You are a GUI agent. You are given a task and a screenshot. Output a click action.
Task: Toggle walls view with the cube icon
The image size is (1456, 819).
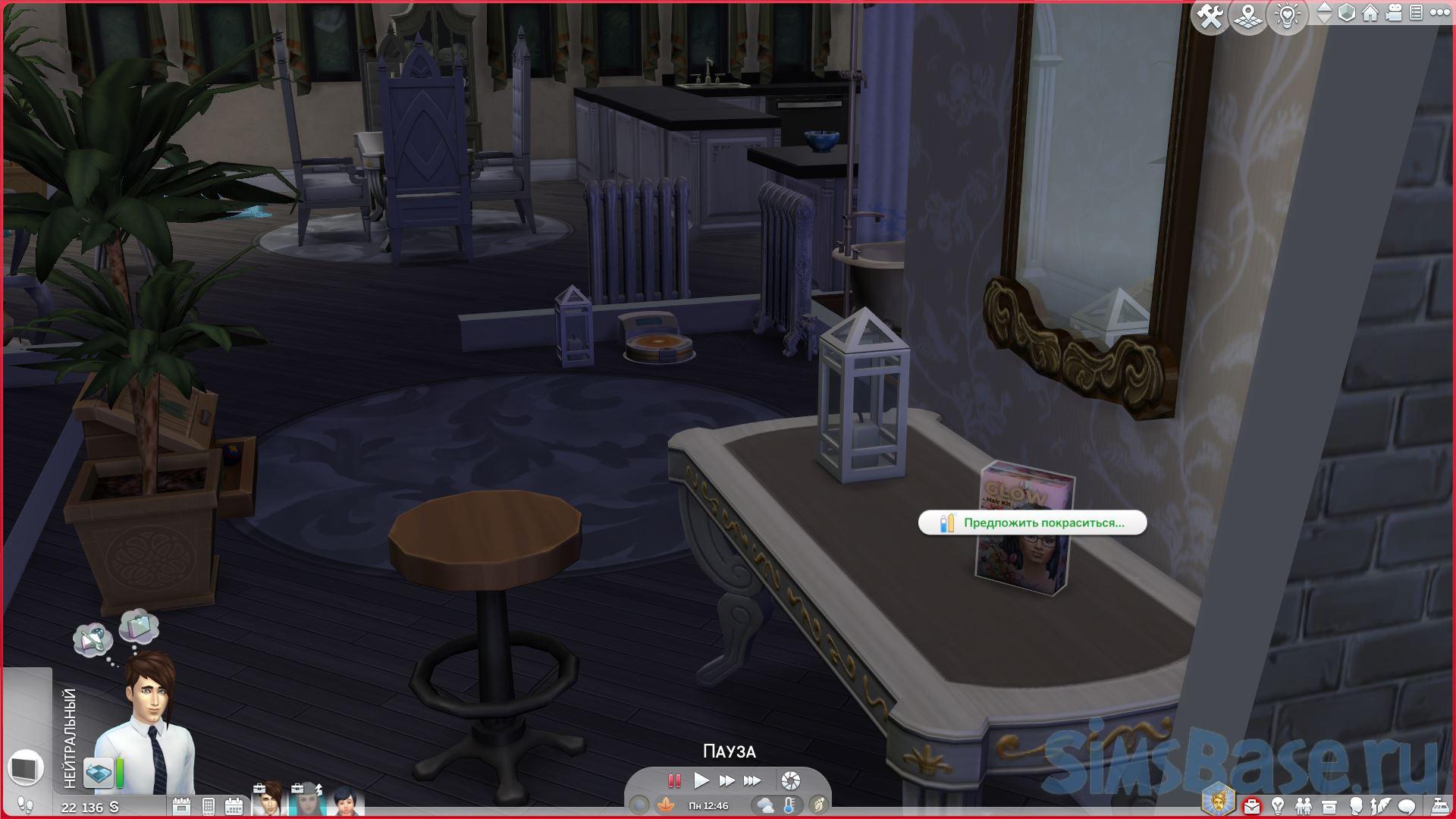pos(1347,13)
